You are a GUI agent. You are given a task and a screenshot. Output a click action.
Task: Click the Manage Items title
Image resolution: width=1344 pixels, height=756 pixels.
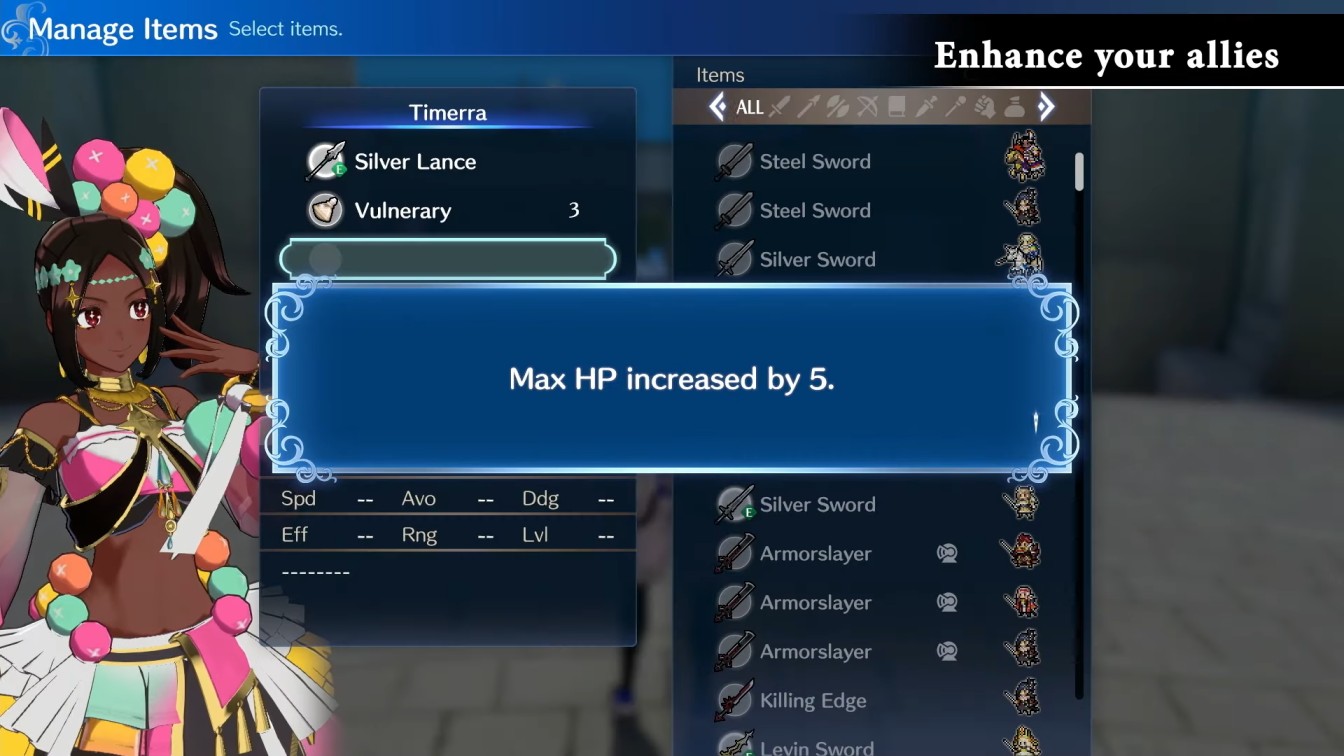point(123,29)
